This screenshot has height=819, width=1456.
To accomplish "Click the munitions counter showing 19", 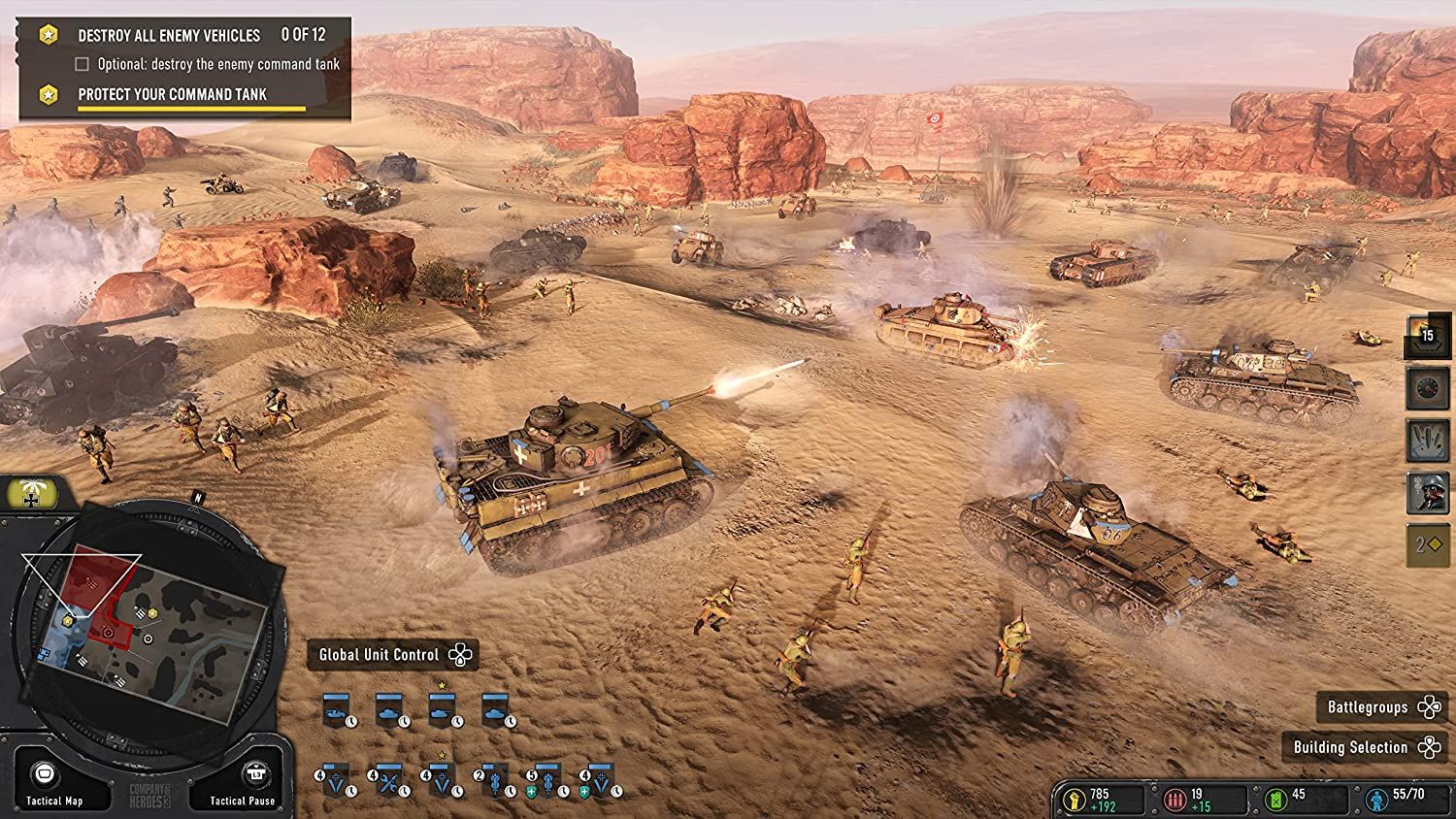I will click(x=1186, y=797).
